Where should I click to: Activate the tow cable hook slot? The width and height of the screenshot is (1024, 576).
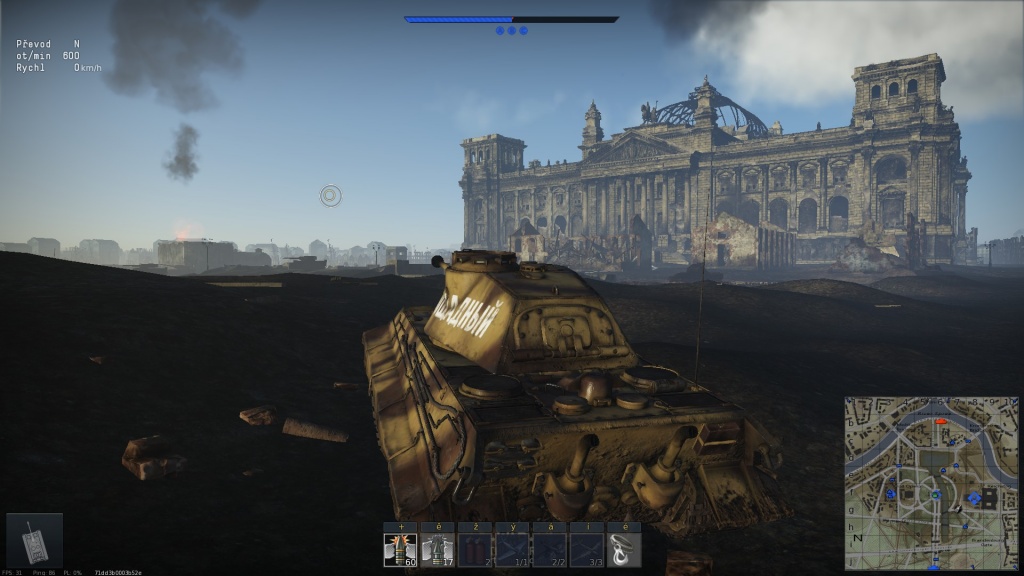pos(624,549)
